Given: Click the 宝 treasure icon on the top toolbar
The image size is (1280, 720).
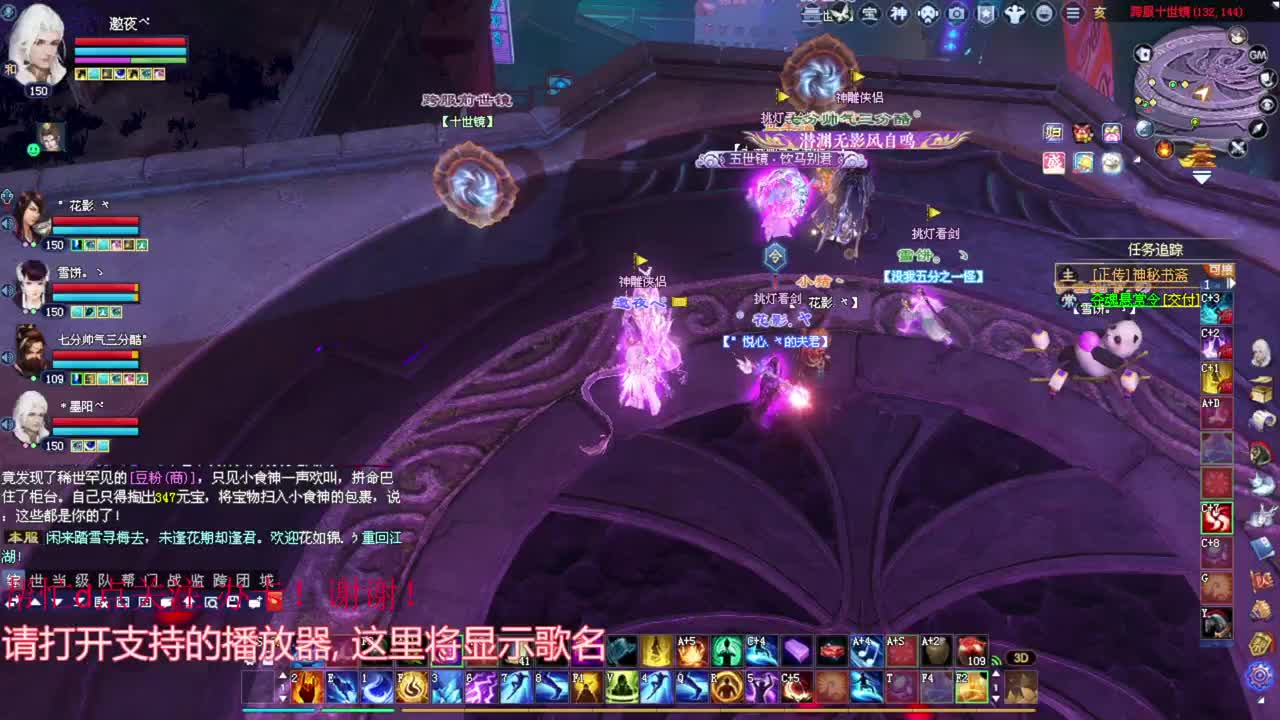Looking at the screenshot, I should click(869, 12).
